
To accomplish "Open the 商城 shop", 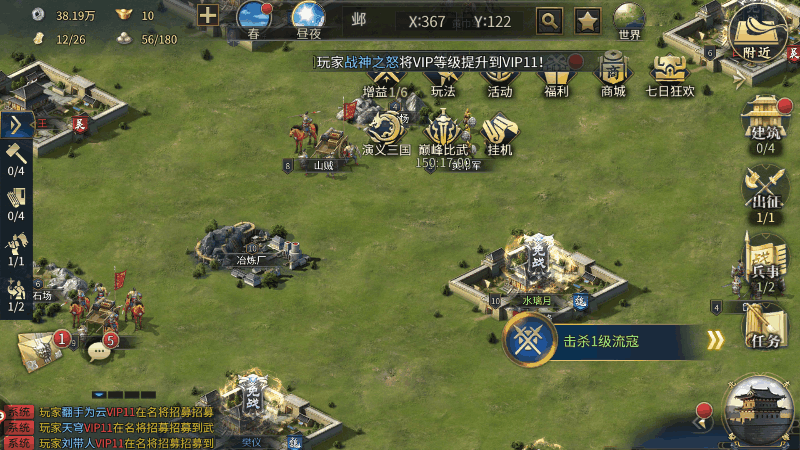I will click(613, 74).
